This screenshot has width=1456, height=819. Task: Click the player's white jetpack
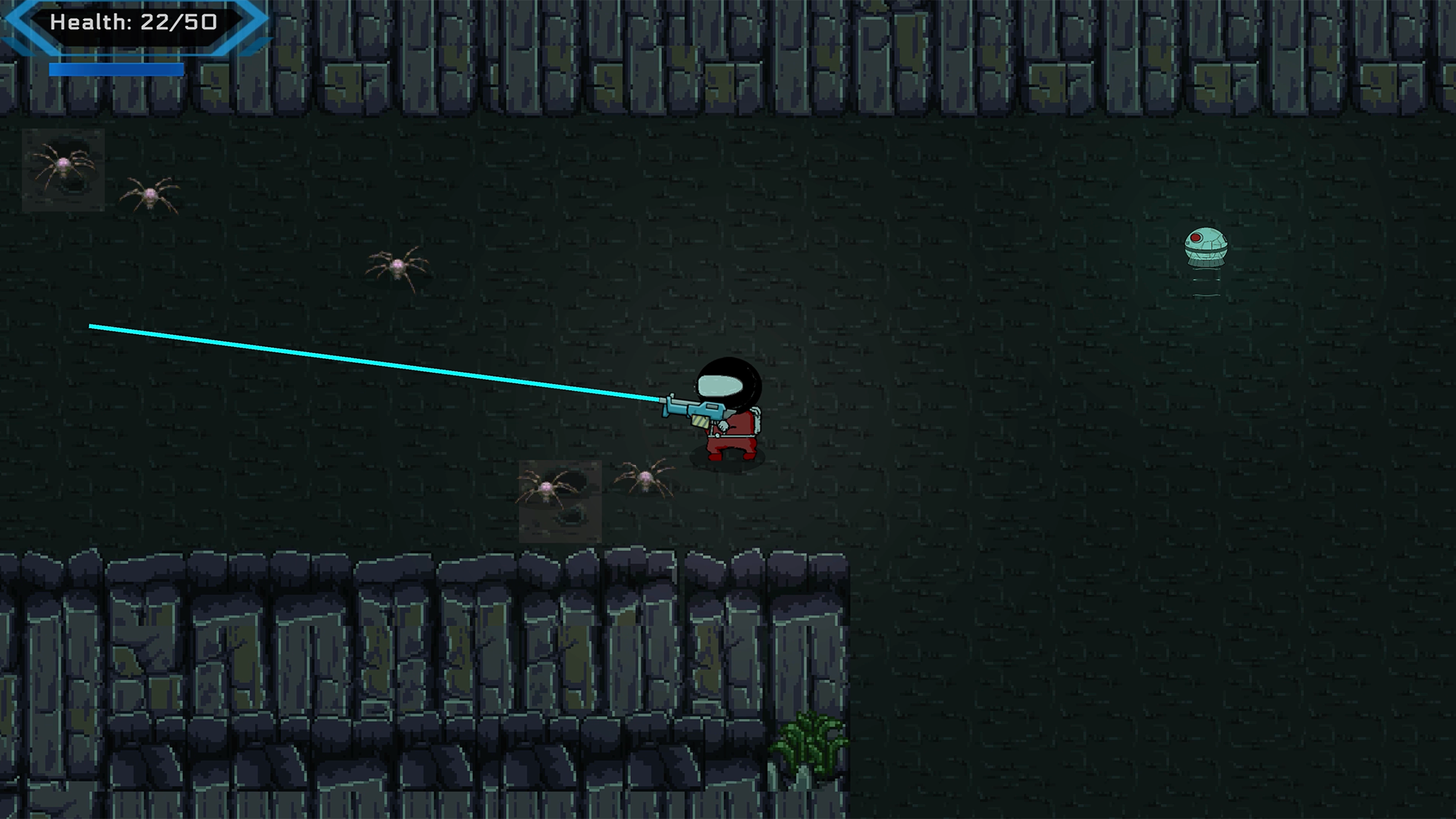pyautogui.click(x=757, y=422)
